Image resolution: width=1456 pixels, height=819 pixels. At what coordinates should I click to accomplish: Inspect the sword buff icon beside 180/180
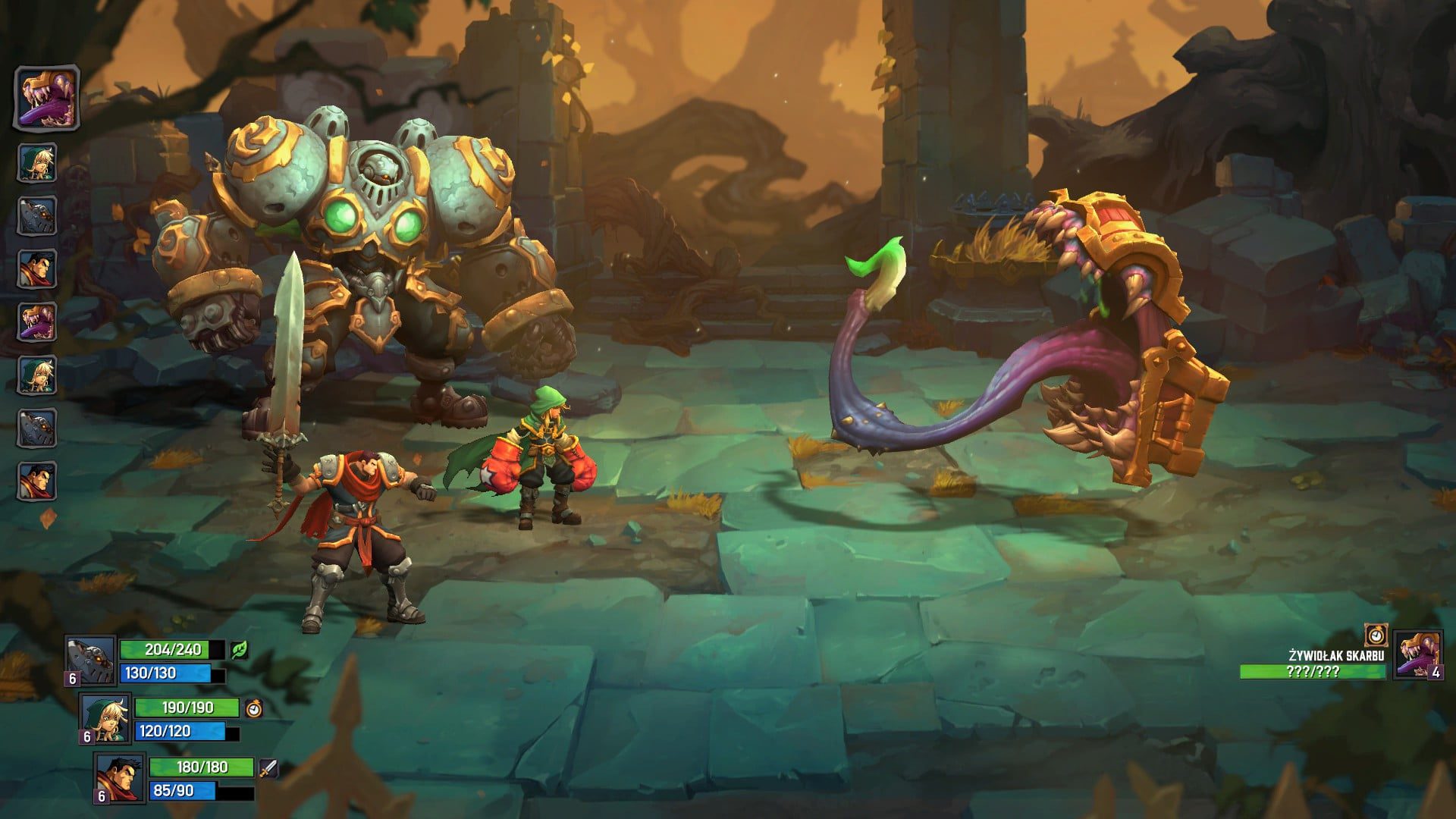[268, 768]
